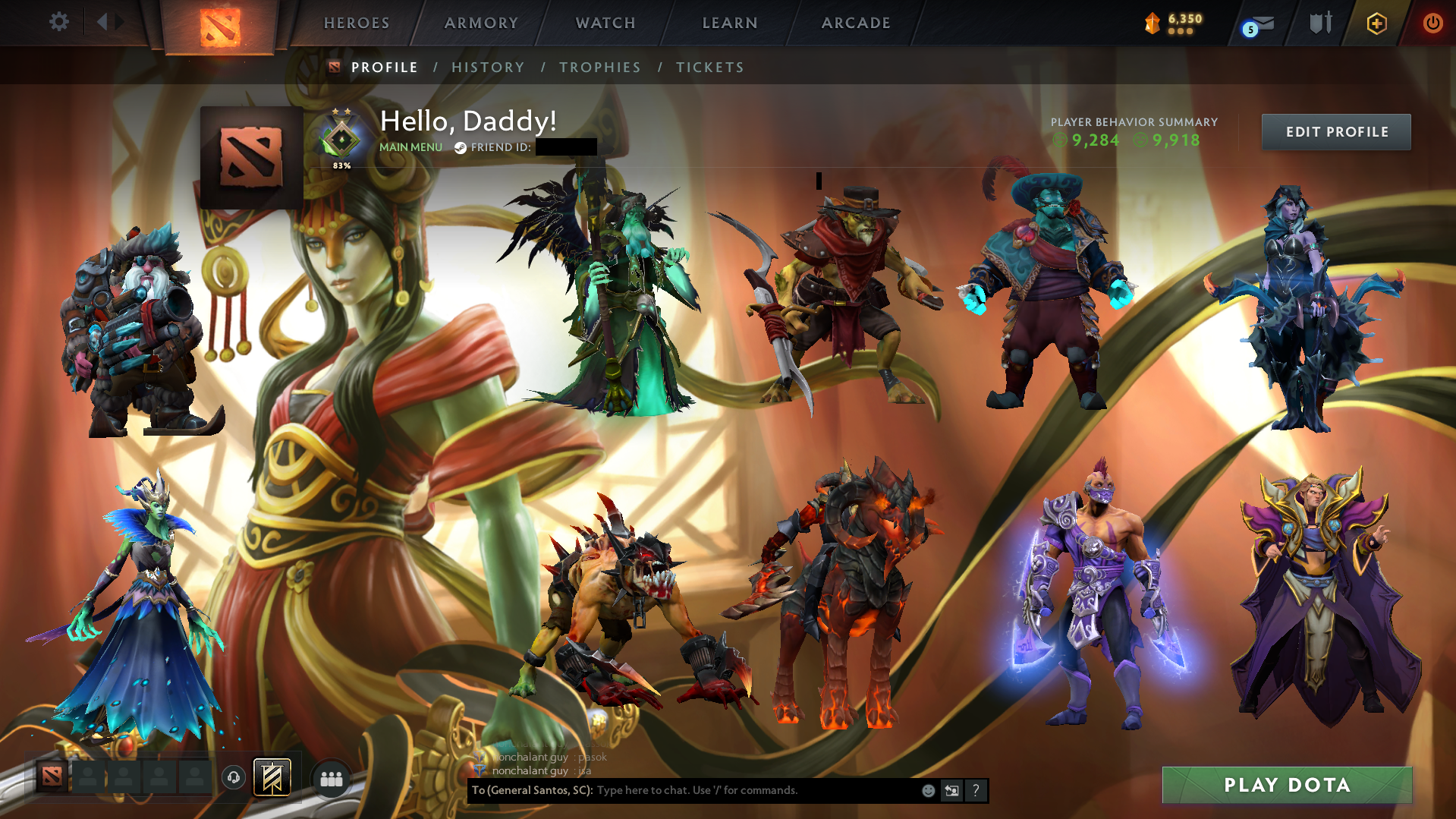Click the help question mark beside chat
Screen dimensions: 1456x819
[x=976, y=790]
